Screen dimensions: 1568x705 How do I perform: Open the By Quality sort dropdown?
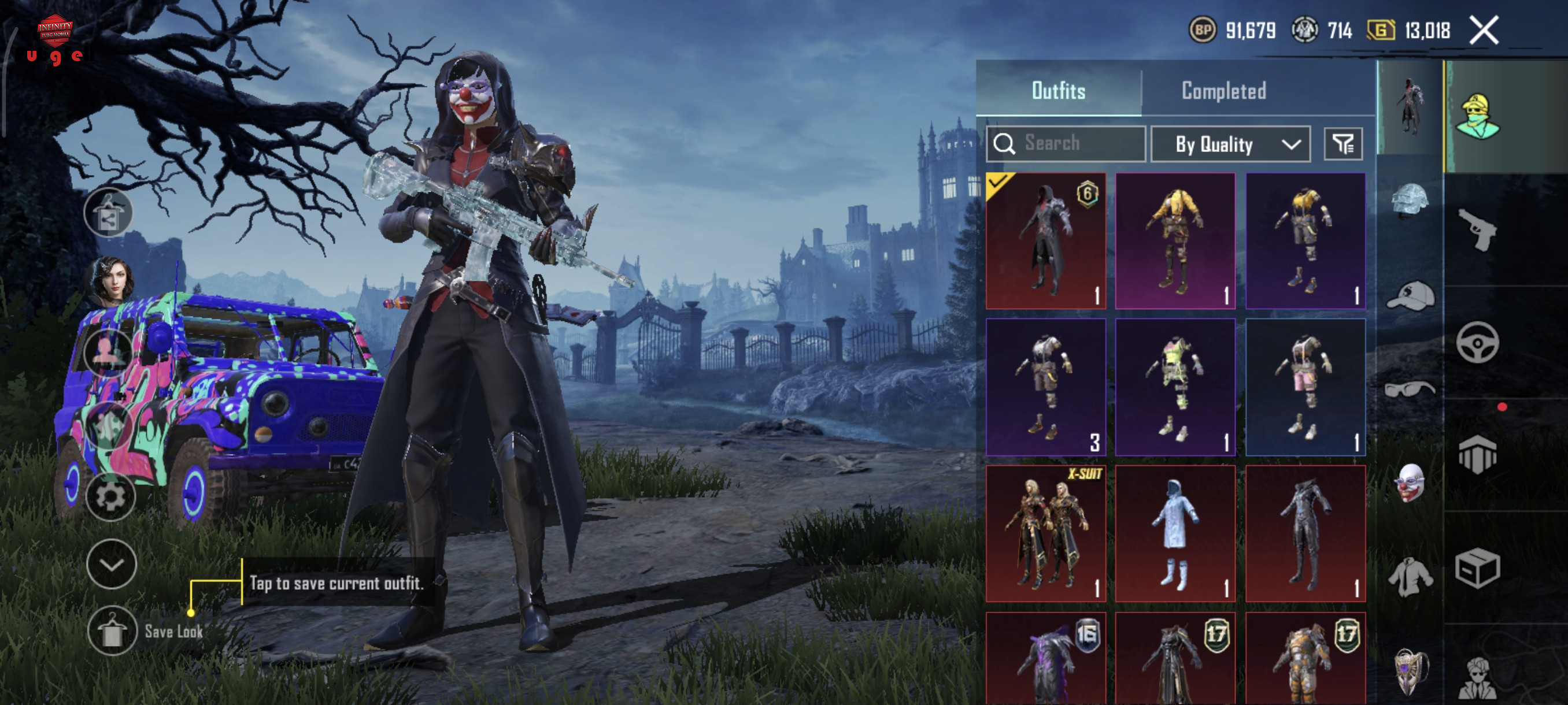coord(1230,144)
